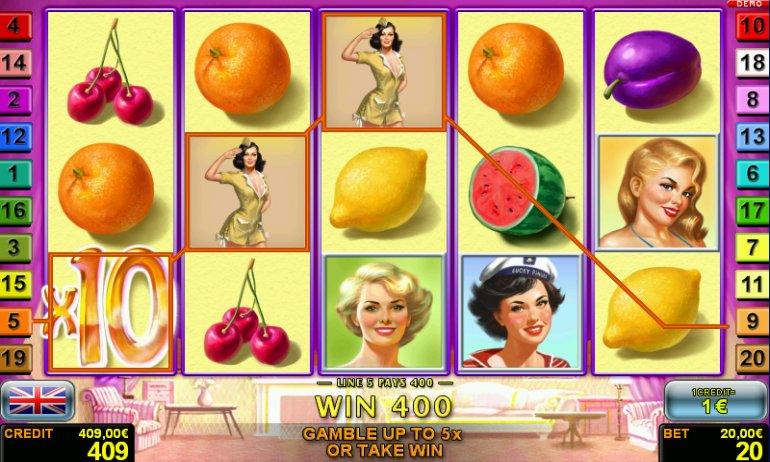Select payline 19 marker
The image size is (770, 462).
pyautogui.click(x=14, y=357)
